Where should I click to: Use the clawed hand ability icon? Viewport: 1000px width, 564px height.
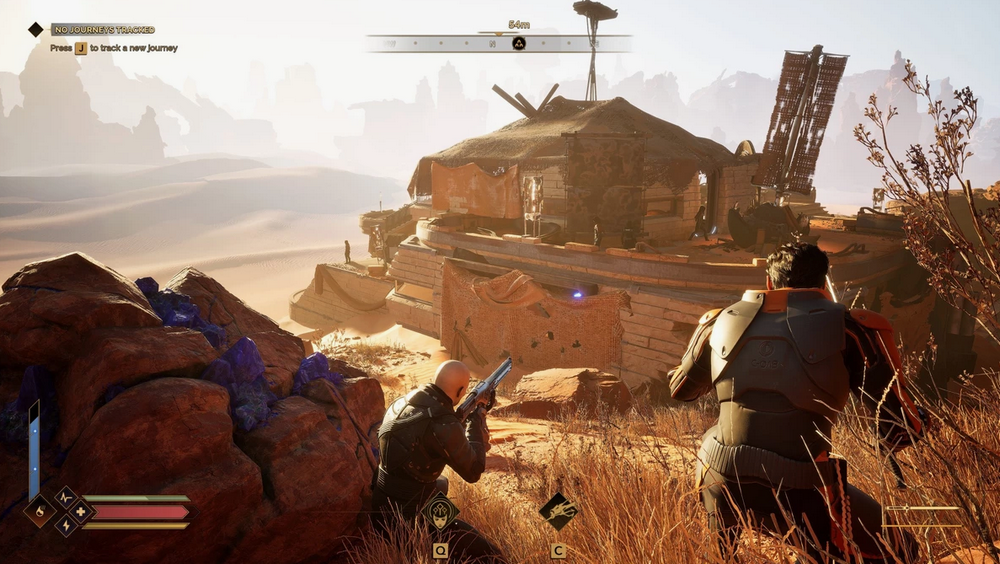click(558, 511)
